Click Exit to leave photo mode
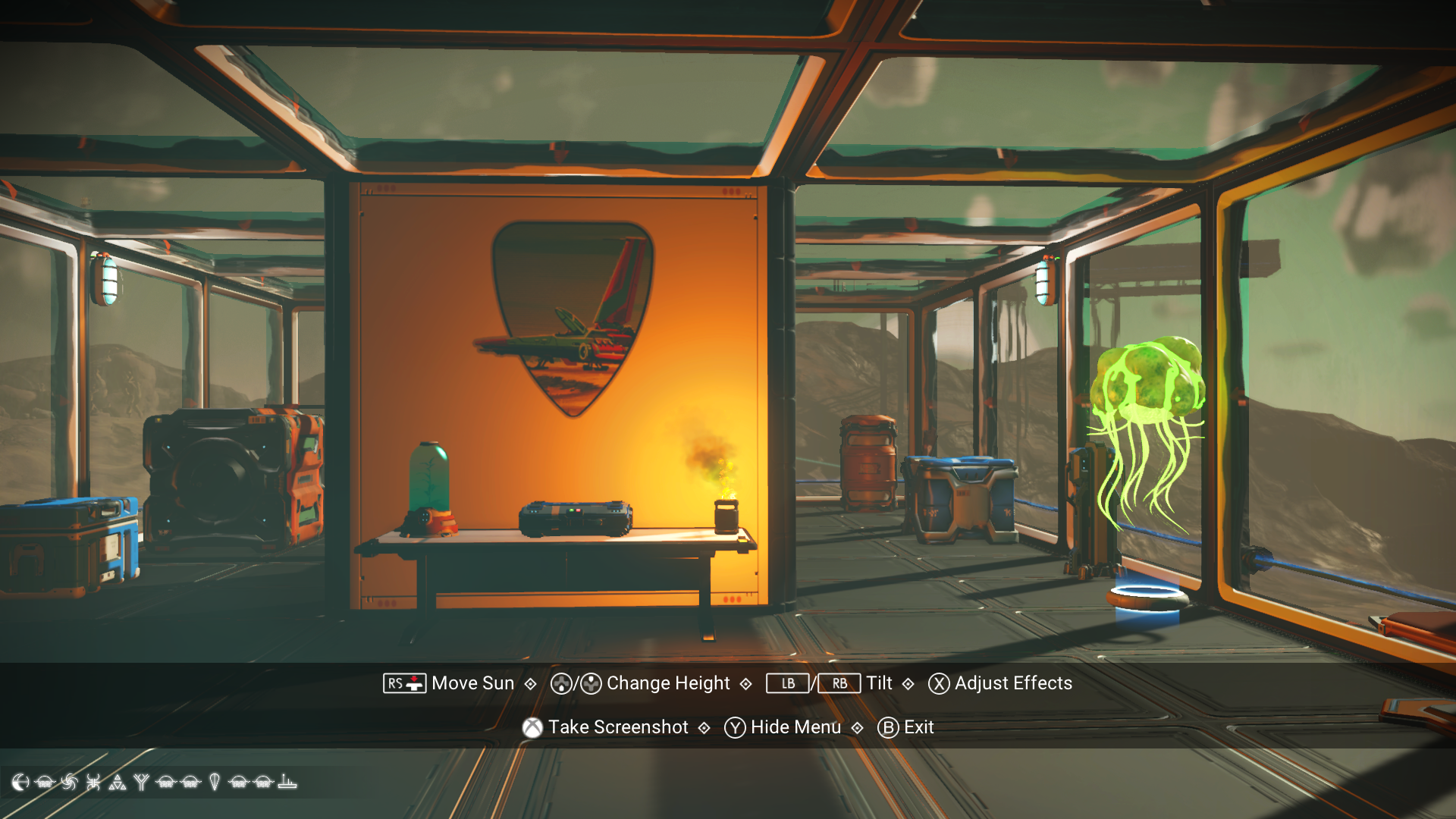This screenshot has width=1456, height=819. point(918,727)
